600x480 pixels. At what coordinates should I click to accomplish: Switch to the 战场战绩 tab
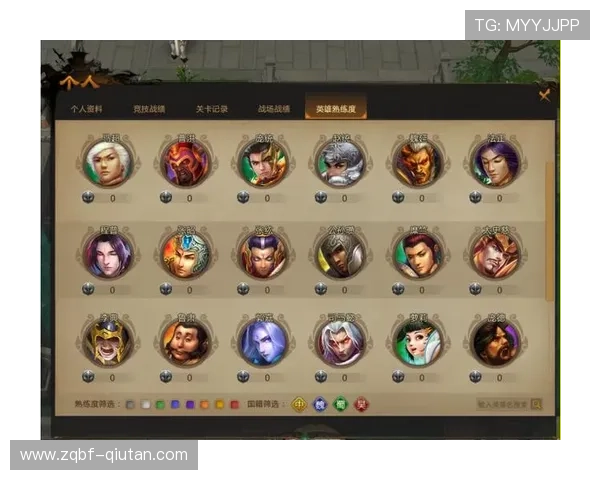[x=273, y=108]
